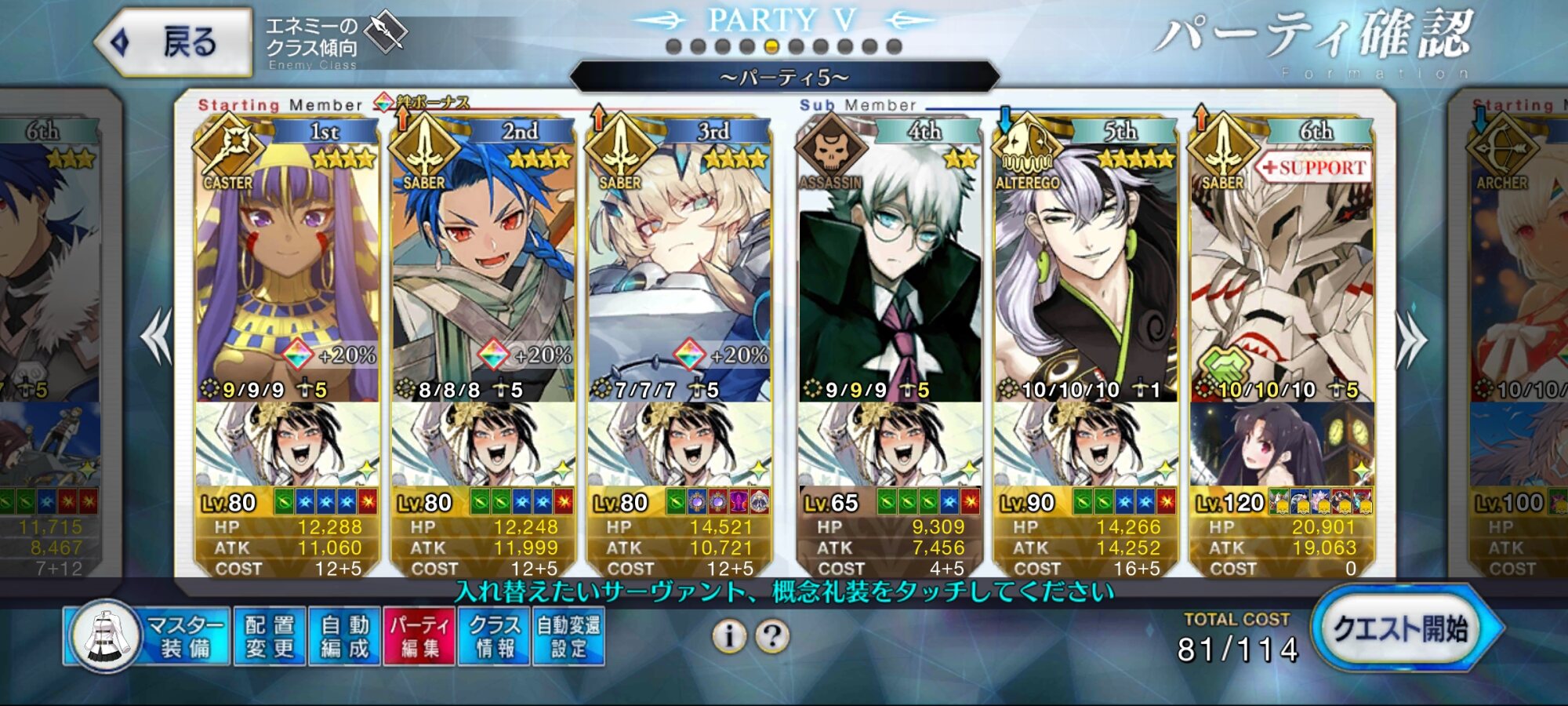Open 自動変還設定 settings
1568x706 pixels.
coord(568,636)
